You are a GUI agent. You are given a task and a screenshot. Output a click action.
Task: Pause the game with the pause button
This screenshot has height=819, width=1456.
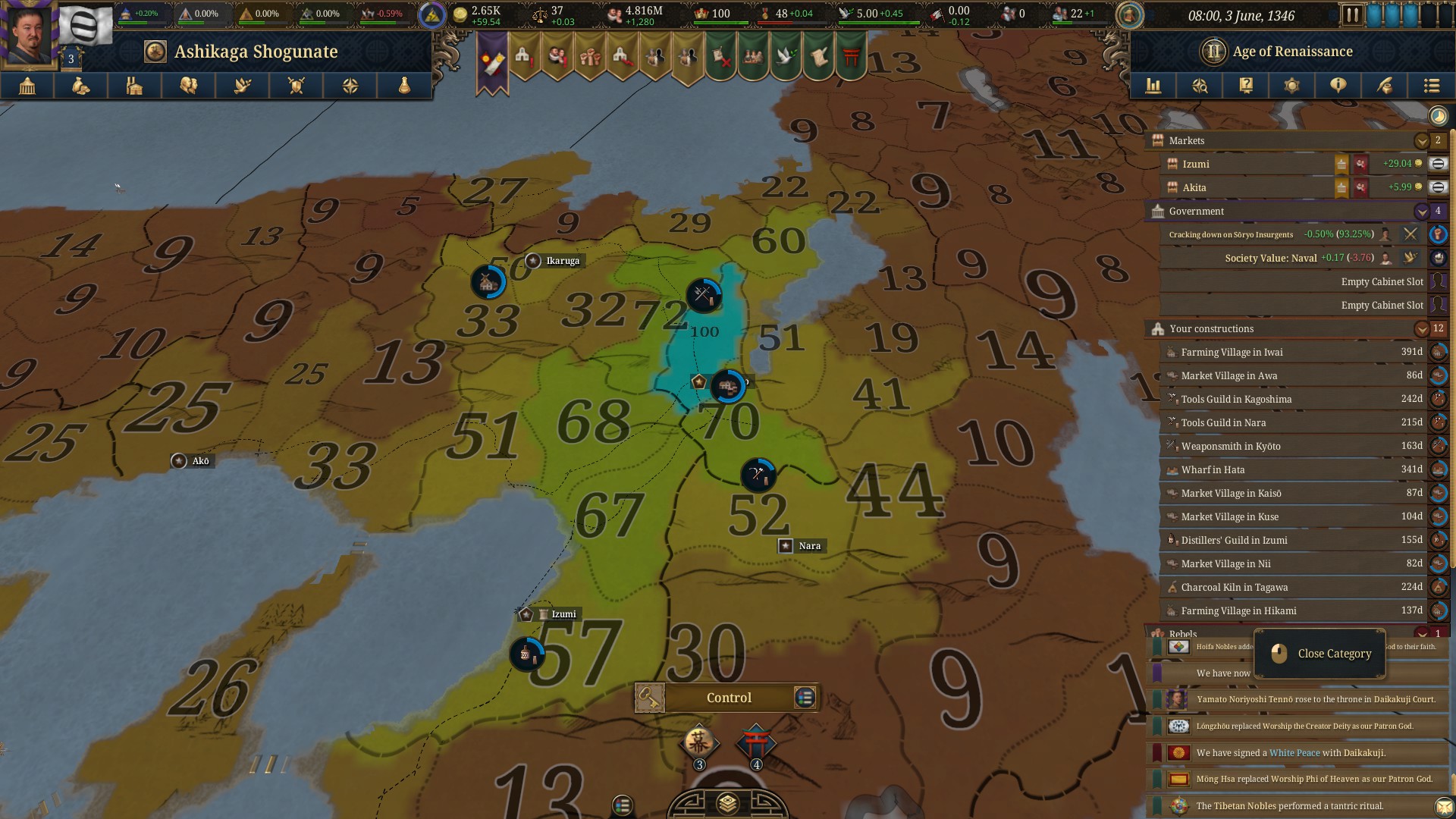tap(1352, 15)
